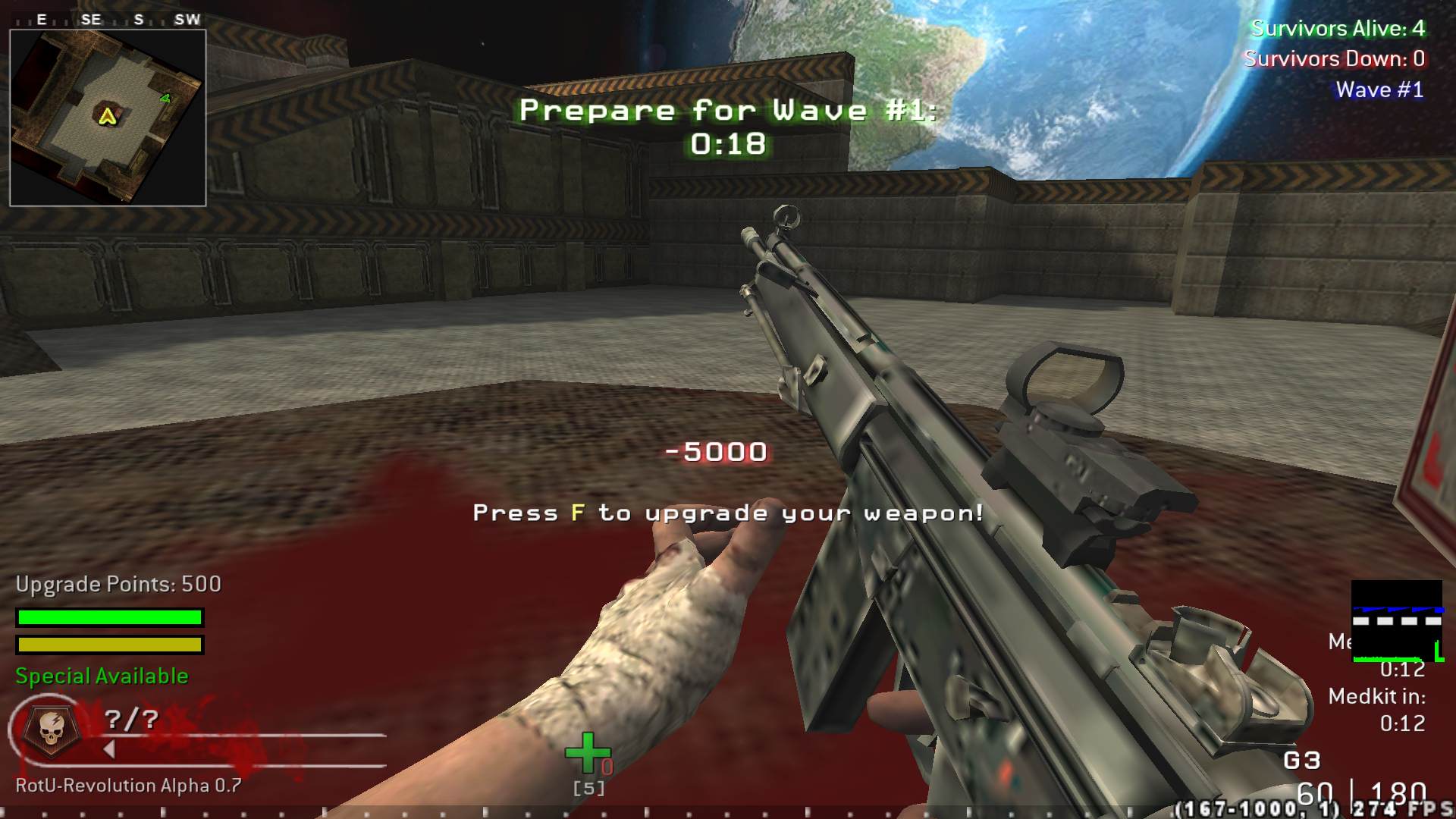The width and height of the screenshot is (1456, 819).
Task: Select the E compass heading
Action: (41, 19)
